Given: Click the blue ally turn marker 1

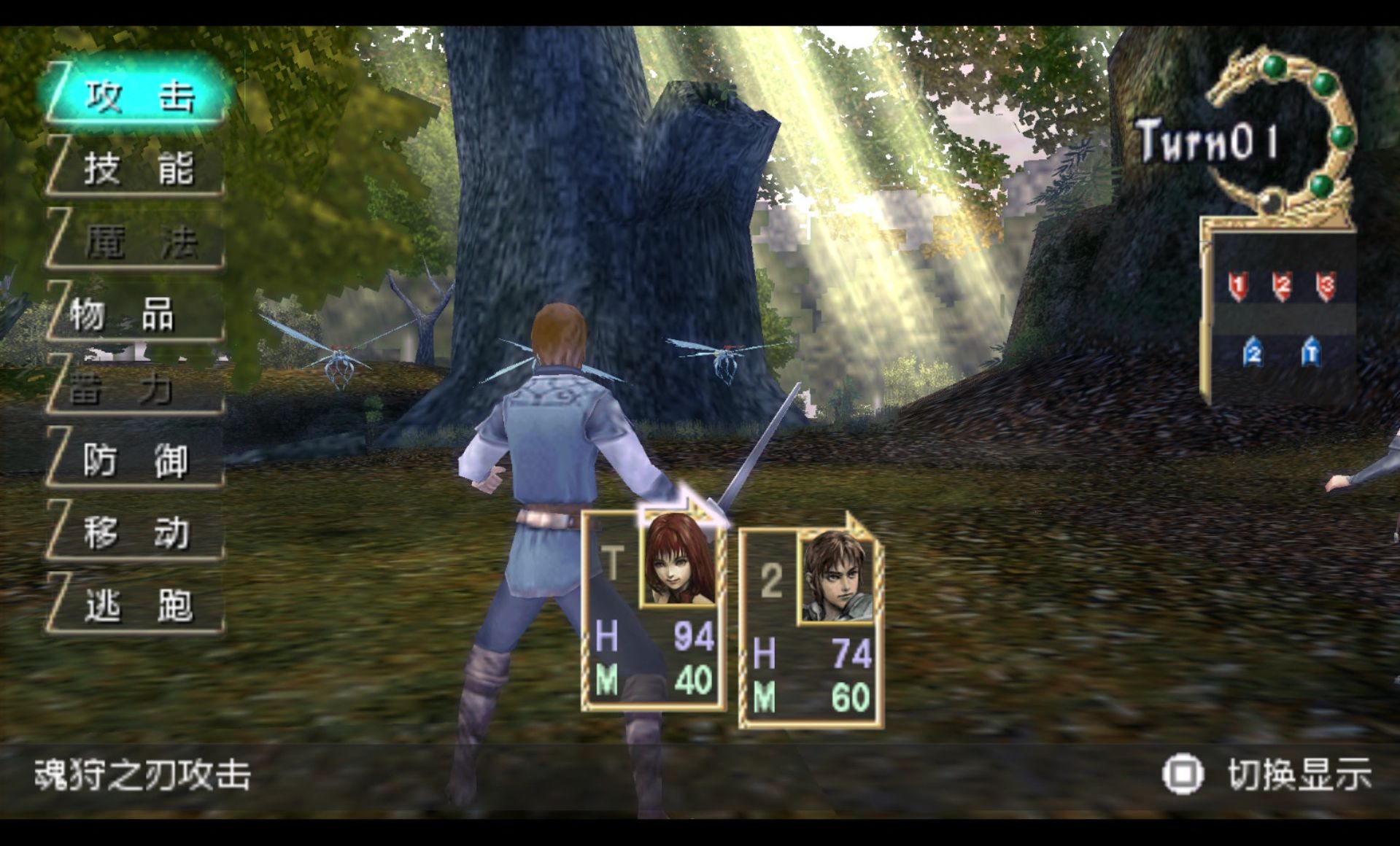Looking at the screenshot, I should tap(1311, 353).
